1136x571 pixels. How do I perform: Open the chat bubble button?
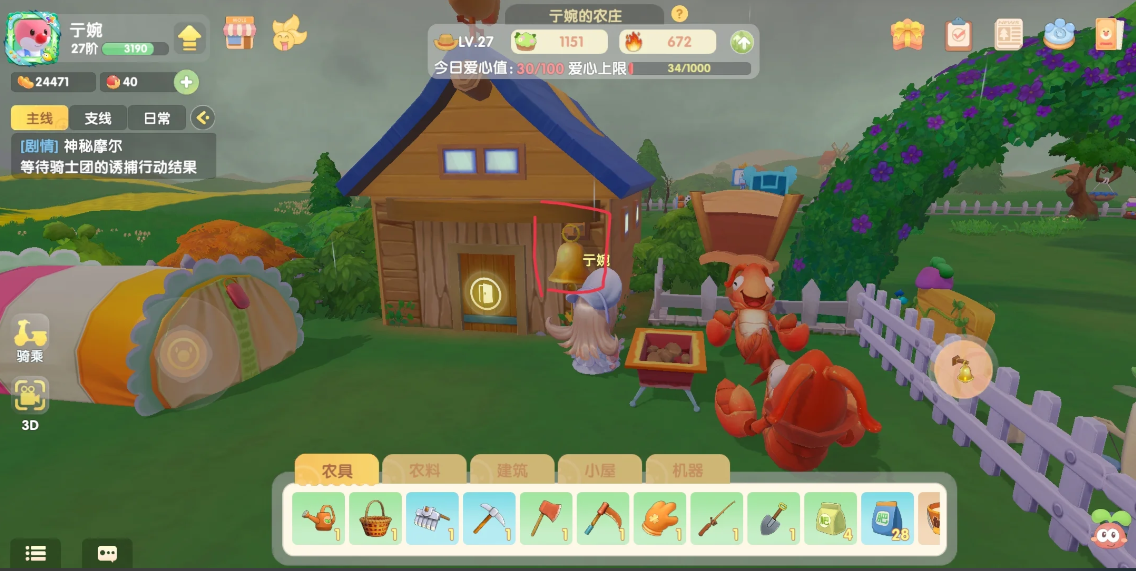pyautogui.click(x=107, y=553)
